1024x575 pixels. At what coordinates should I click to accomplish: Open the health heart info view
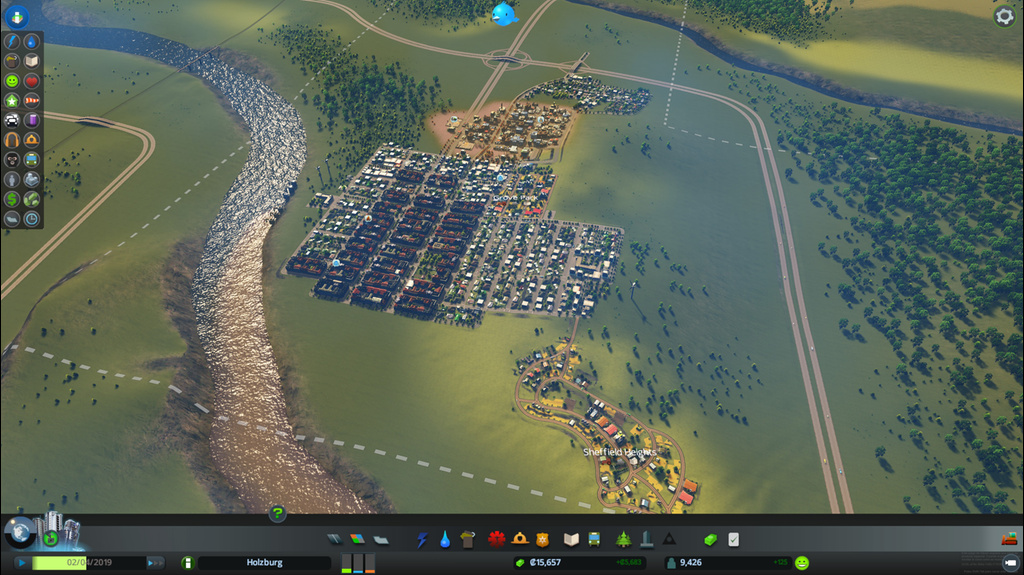(x=32, y=81)
